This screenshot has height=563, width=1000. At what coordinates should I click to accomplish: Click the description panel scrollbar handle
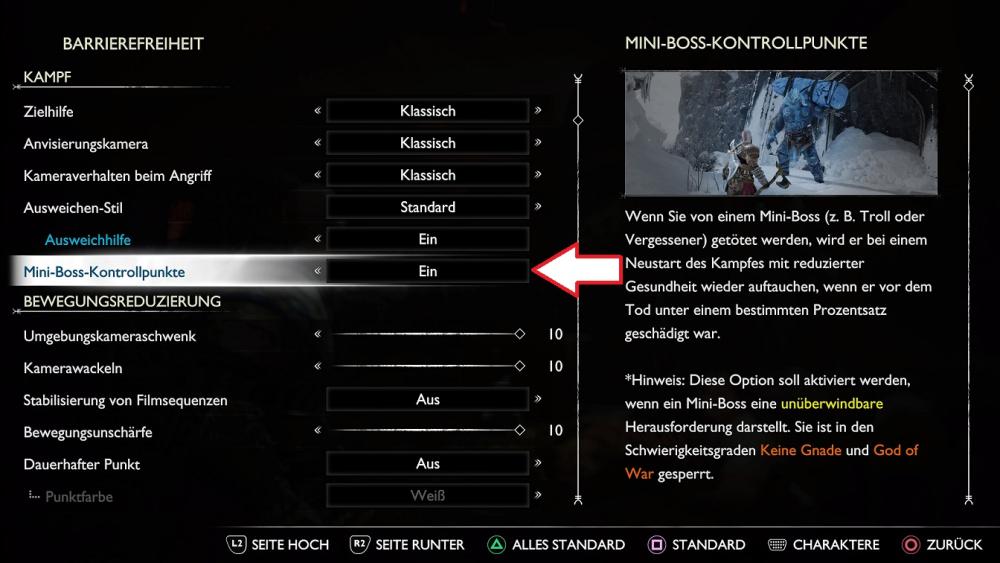coord(967,86)
